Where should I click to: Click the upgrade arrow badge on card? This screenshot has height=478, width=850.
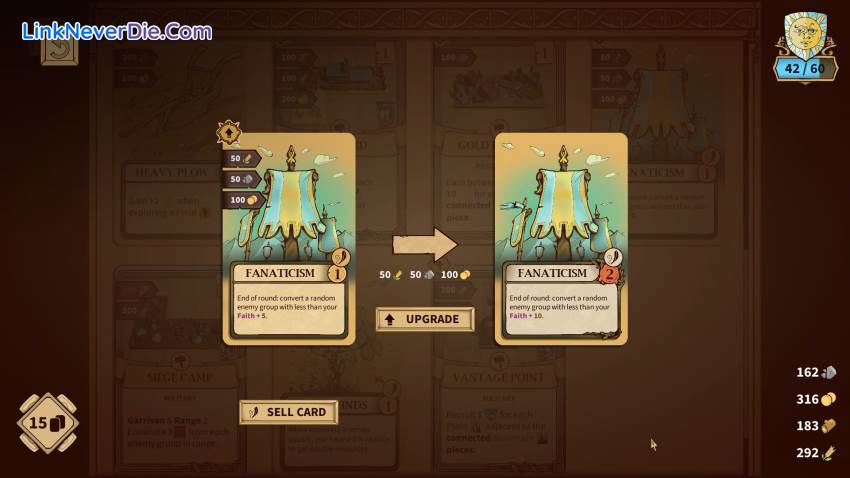click(x=229, y=132)
